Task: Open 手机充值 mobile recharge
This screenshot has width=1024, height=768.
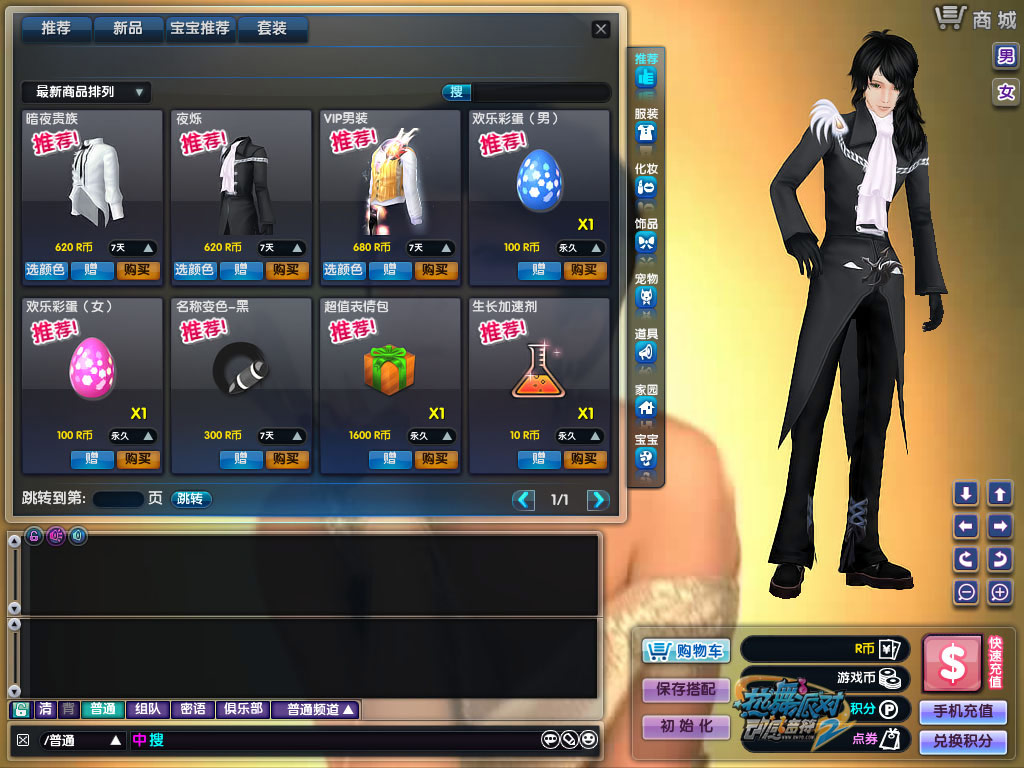Action: [x=963, y=712]
